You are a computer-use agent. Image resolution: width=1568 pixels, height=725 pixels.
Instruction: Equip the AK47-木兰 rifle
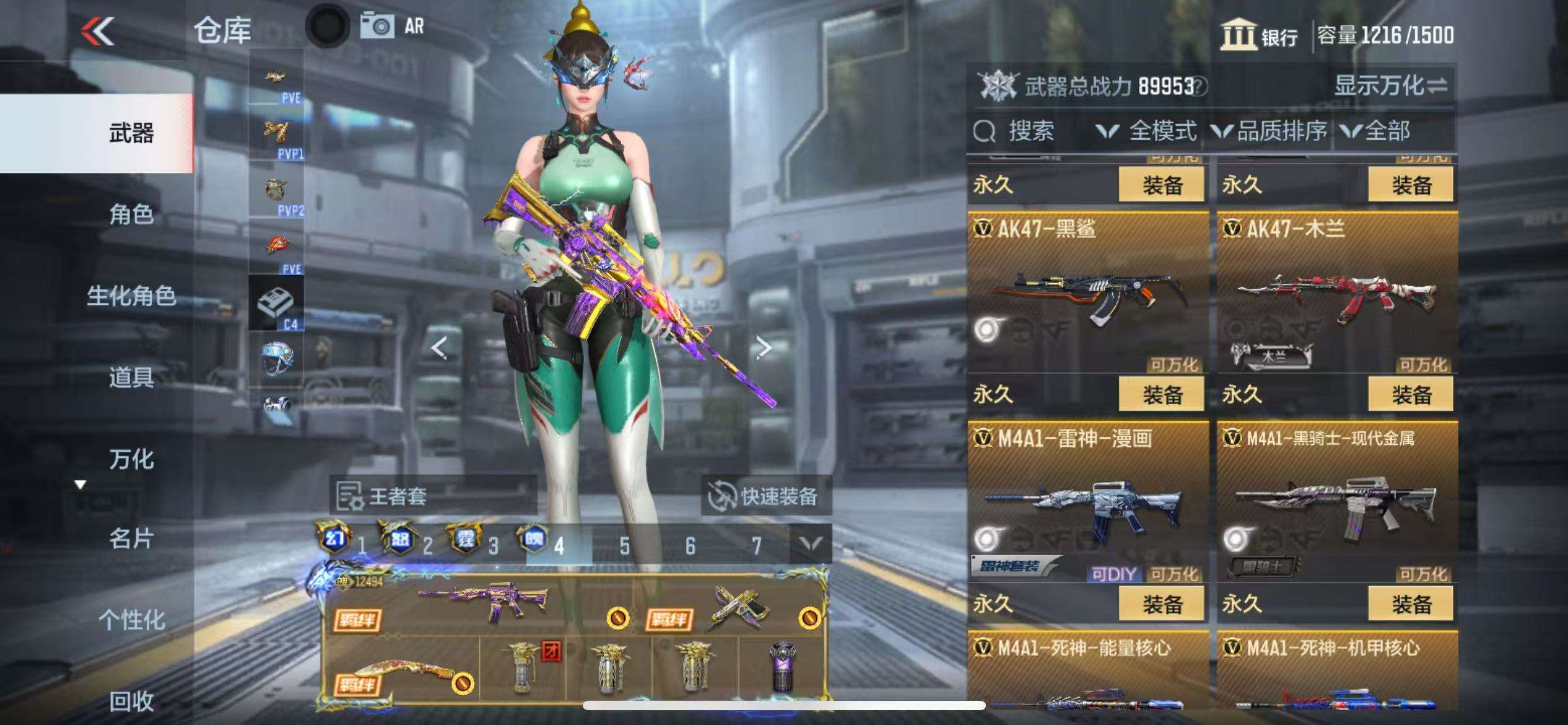[x=1411, y=395]
